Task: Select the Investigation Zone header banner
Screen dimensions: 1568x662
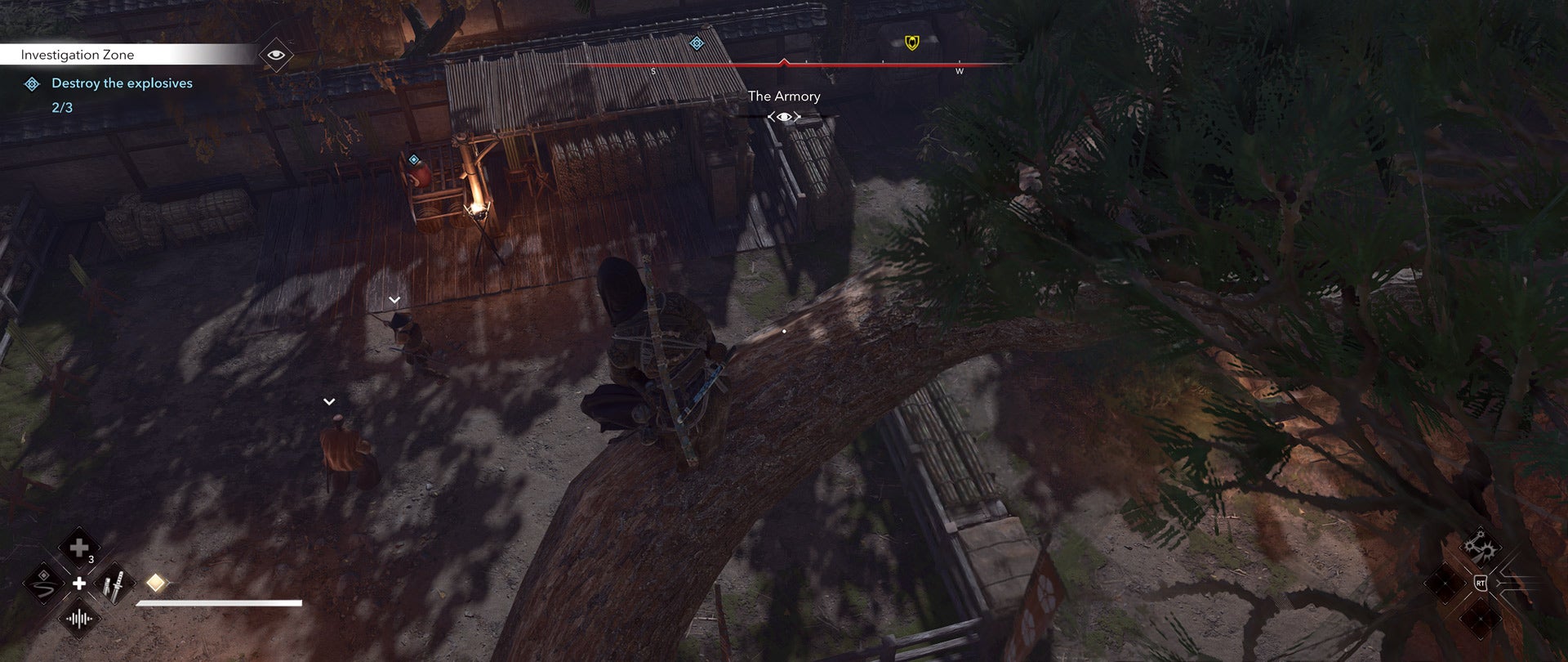Action: pyautogui.click(x=78, y=55)
